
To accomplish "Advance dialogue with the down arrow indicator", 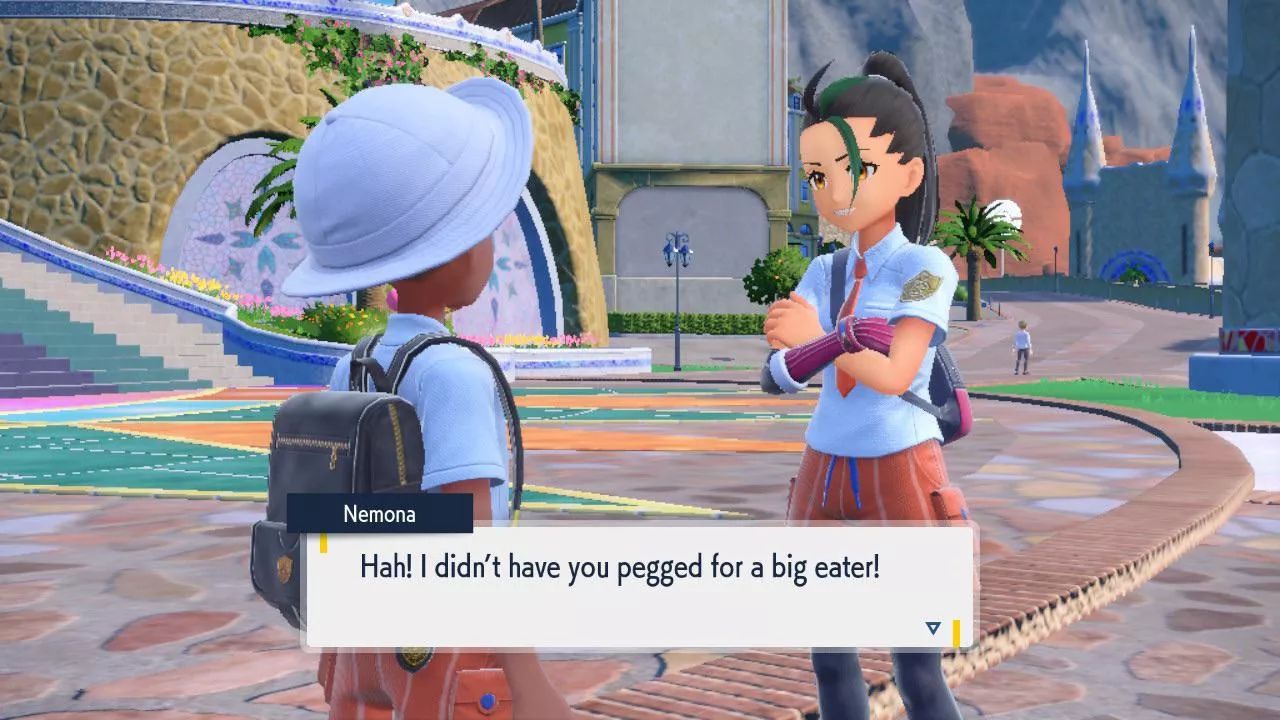I will click(x=933, y=628).
